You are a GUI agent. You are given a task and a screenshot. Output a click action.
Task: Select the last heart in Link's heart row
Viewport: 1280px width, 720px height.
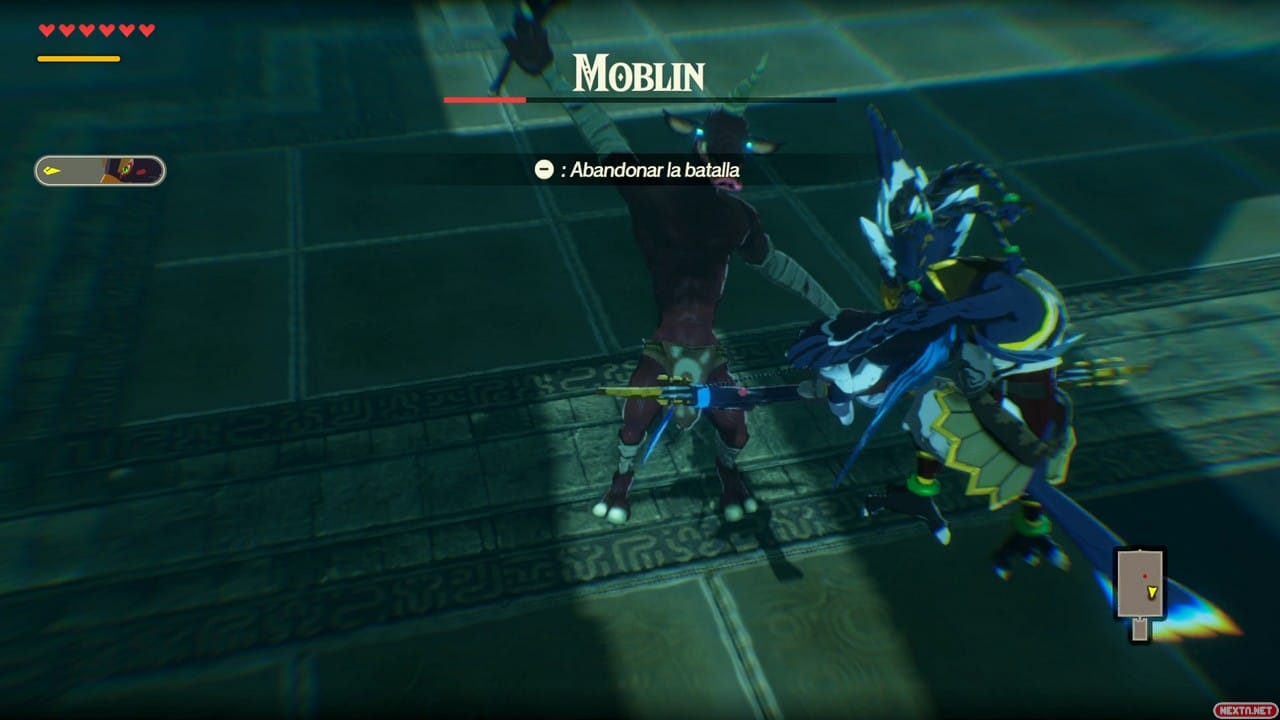(147, 30)
